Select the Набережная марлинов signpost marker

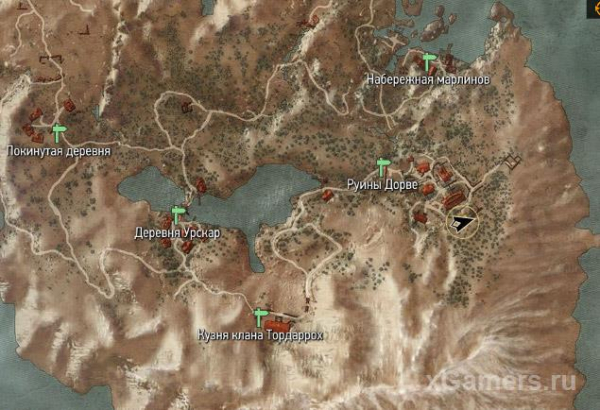pos(430,62)
